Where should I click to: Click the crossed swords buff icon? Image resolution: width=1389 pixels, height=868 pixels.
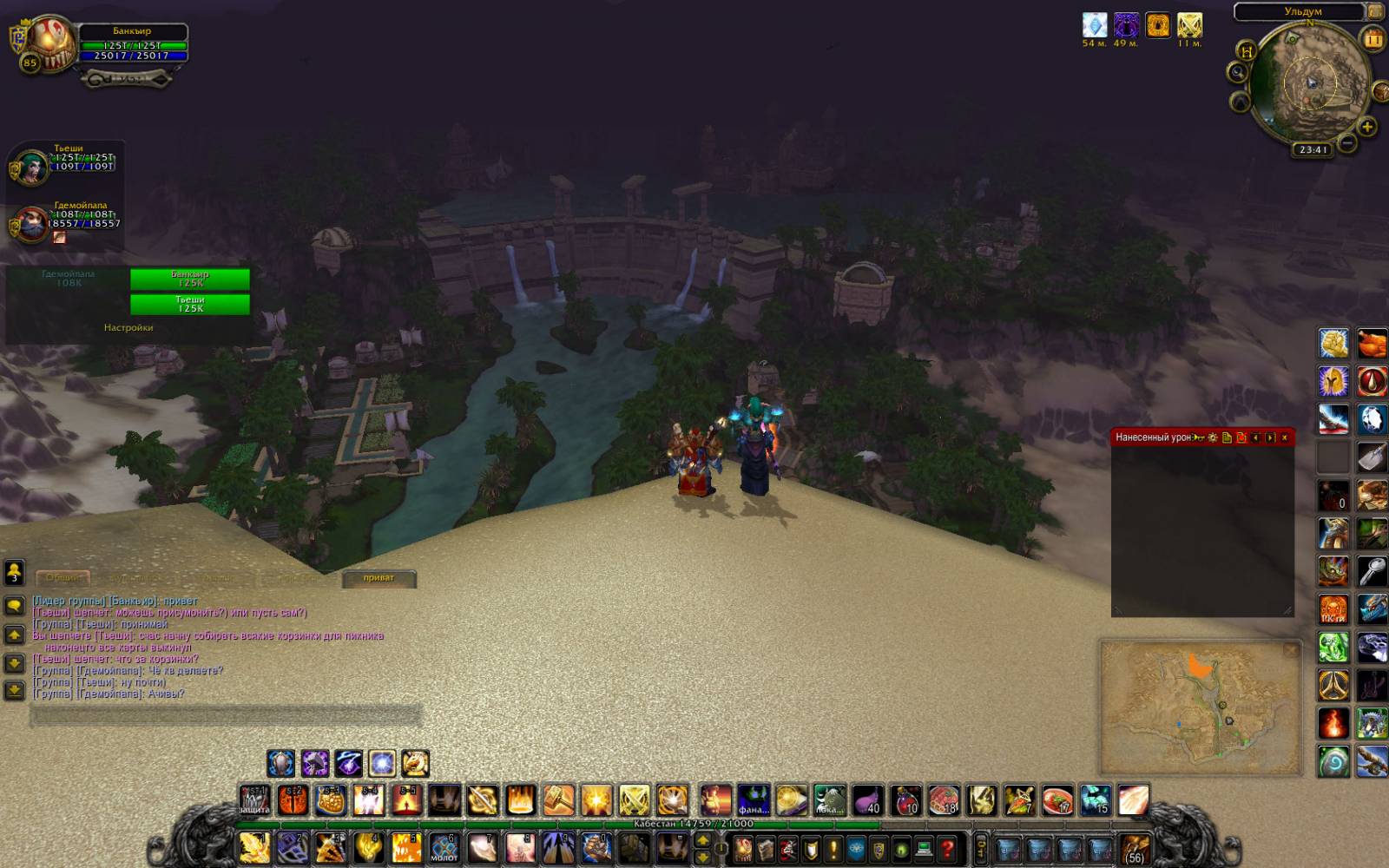(1189, 25)
